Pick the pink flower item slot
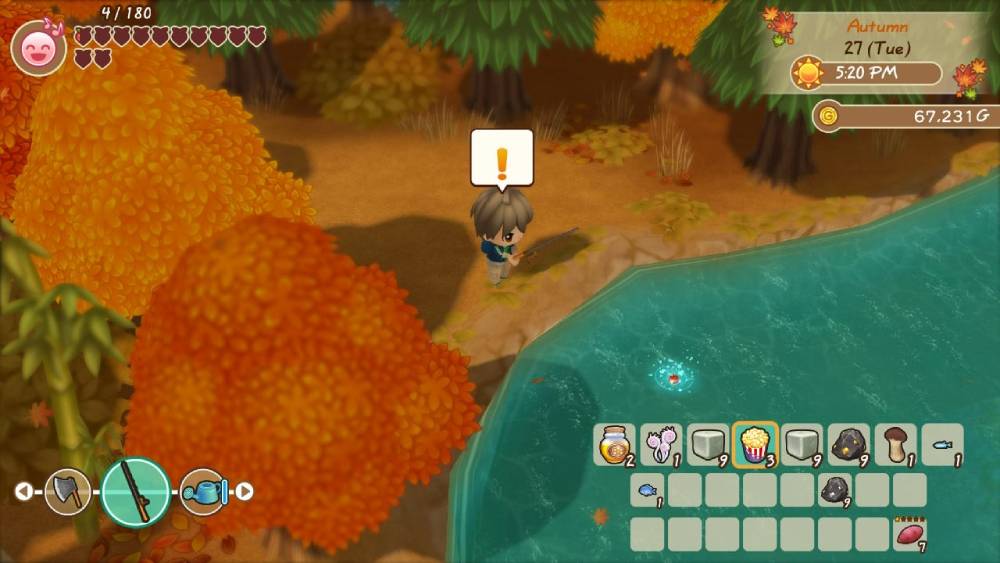The width and height of the screenshot is (1000, 563). coord(661,445)
